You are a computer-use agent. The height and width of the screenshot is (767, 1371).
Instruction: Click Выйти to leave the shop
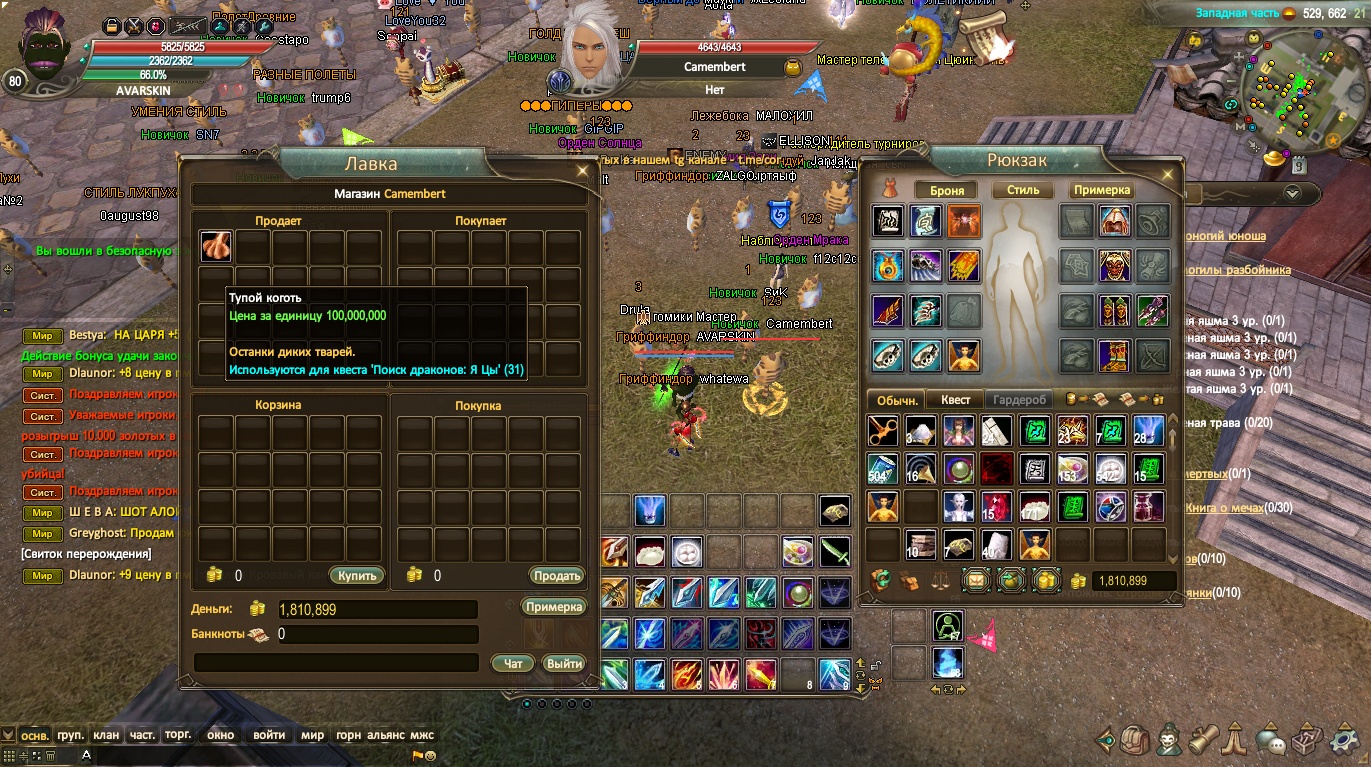coord(564,663)
